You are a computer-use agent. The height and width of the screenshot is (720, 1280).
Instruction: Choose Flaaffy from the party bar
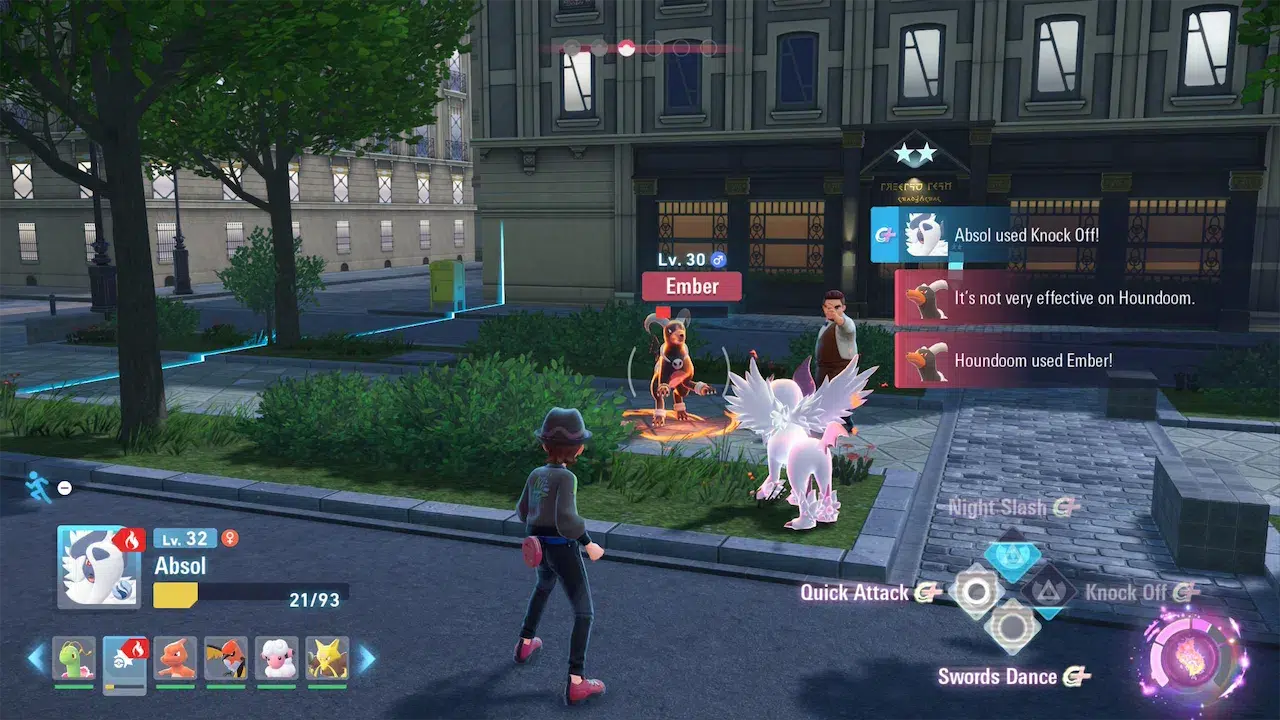pos(277,658)
